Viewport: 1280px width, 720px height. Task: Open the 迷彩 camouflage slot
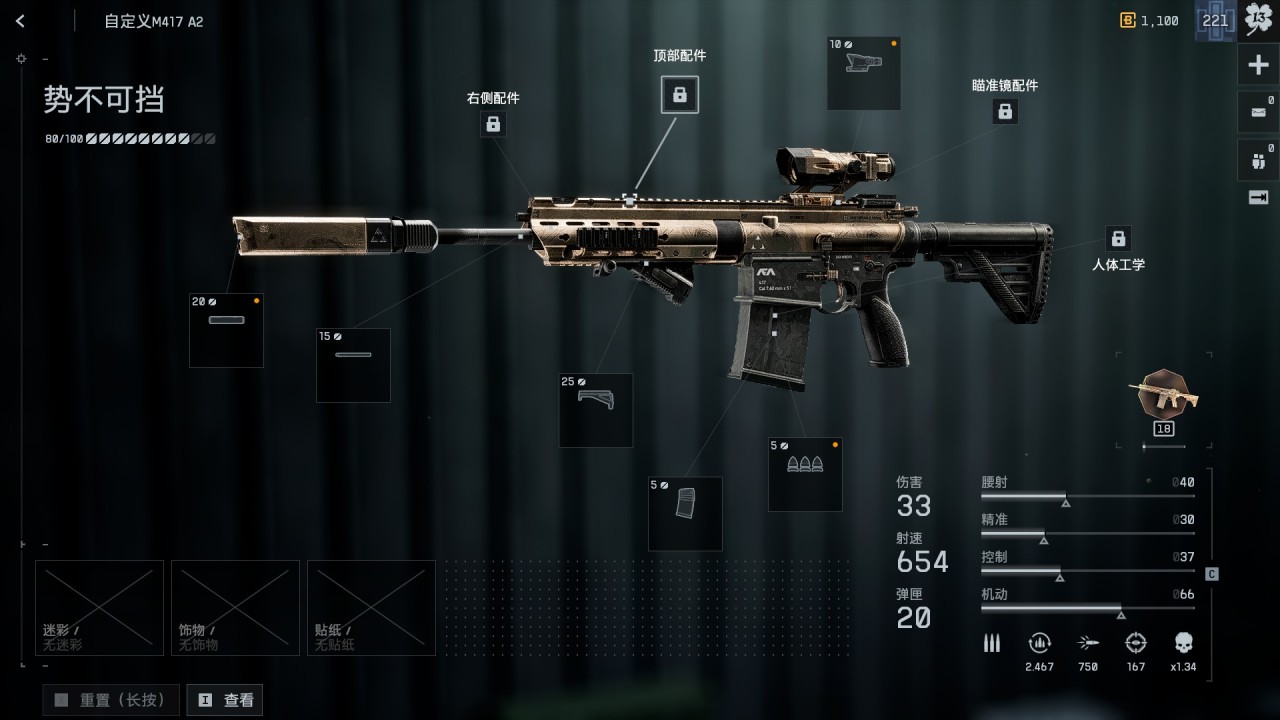[99, 607]
